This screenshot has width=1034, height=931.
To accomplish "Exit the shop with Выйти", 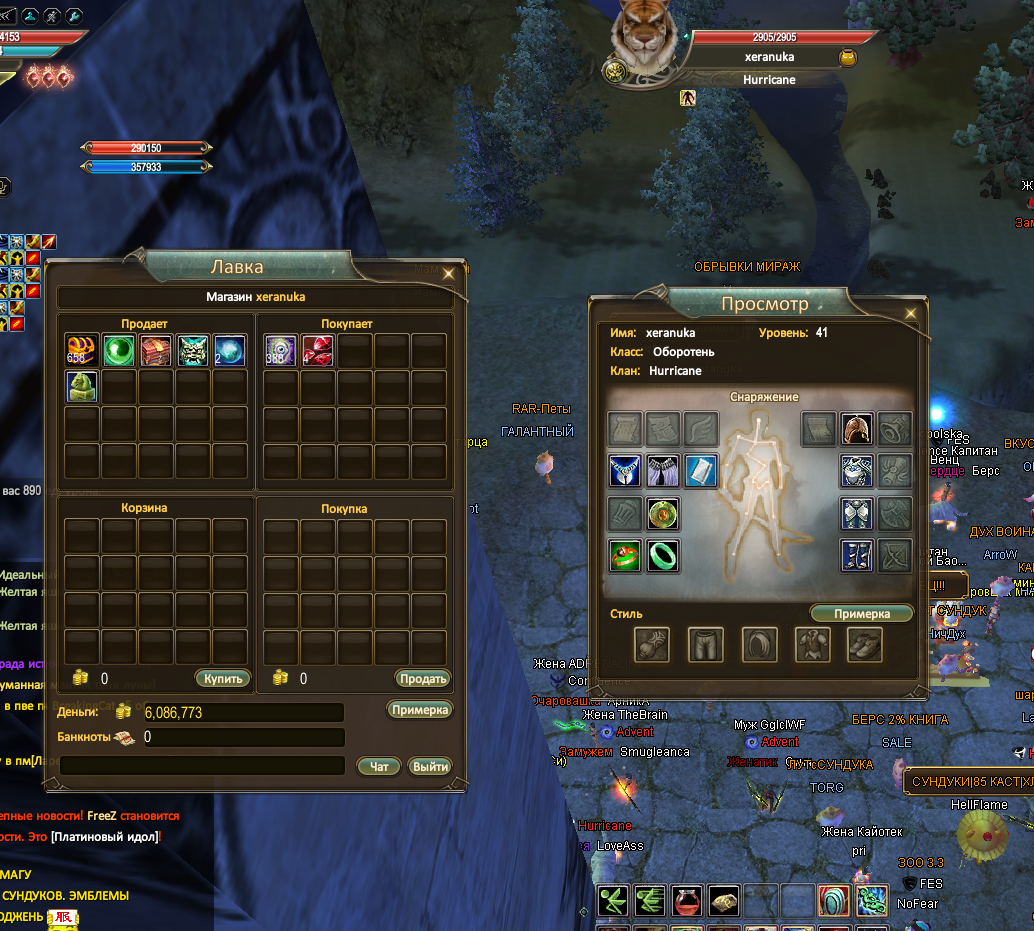I will pos(430,766).
